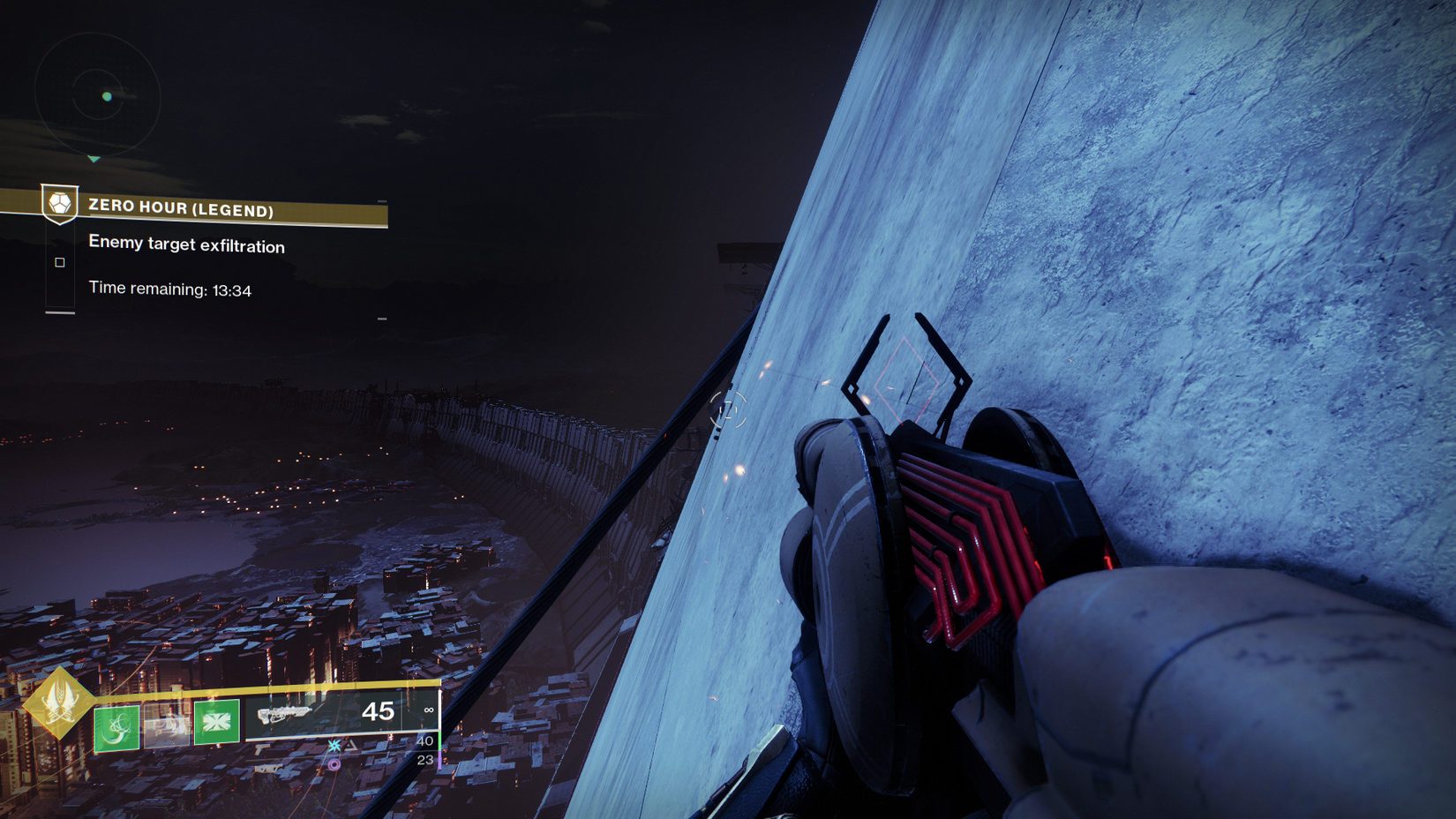Use the green swirling grenade ability
The width and height of the screenshot is (1456, 819).
click(x=116, y=727)
